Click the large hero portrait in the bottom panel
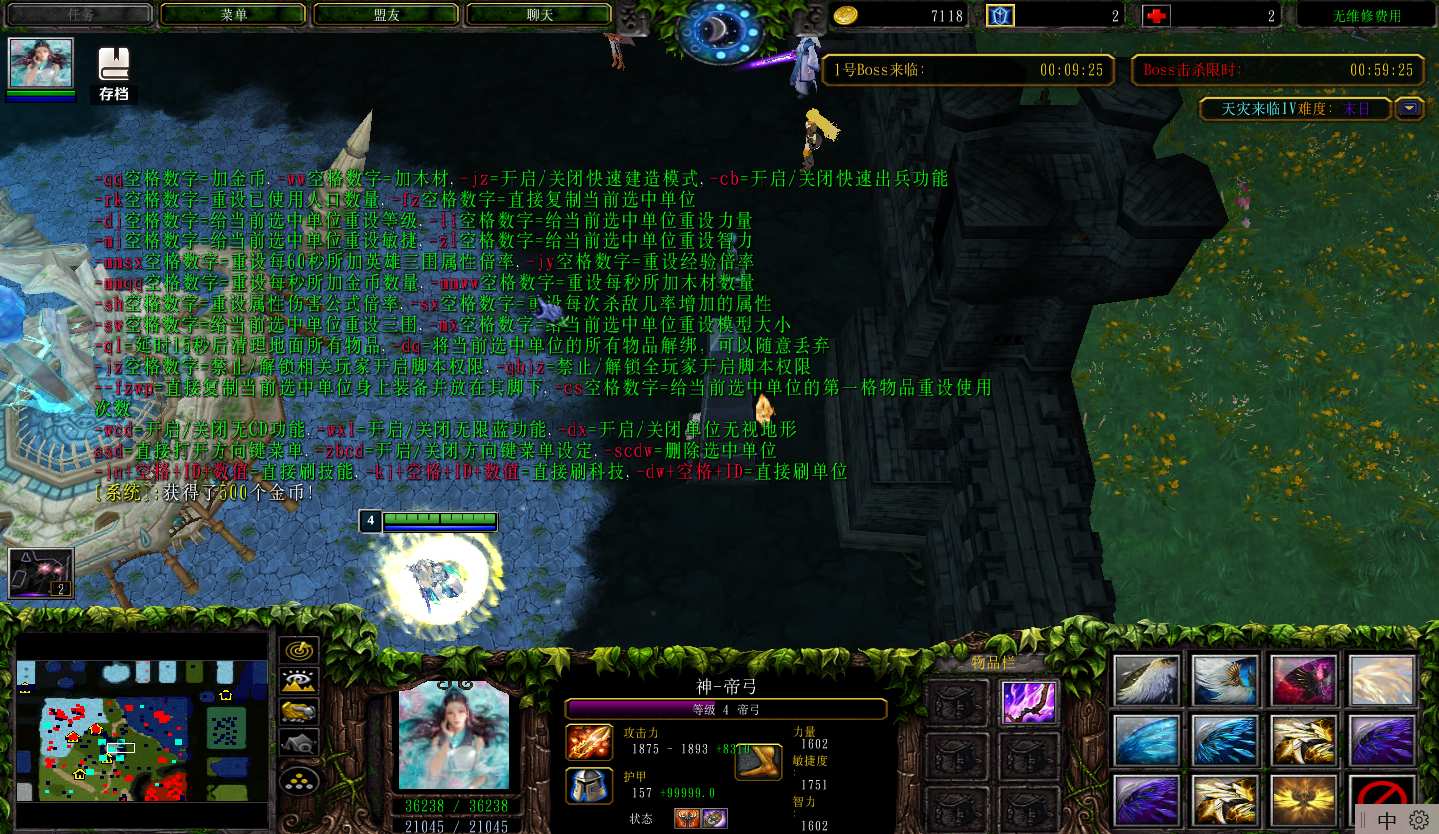Image resolution: width=1439 pixels, height=834 pixels. tap(454, 735)
